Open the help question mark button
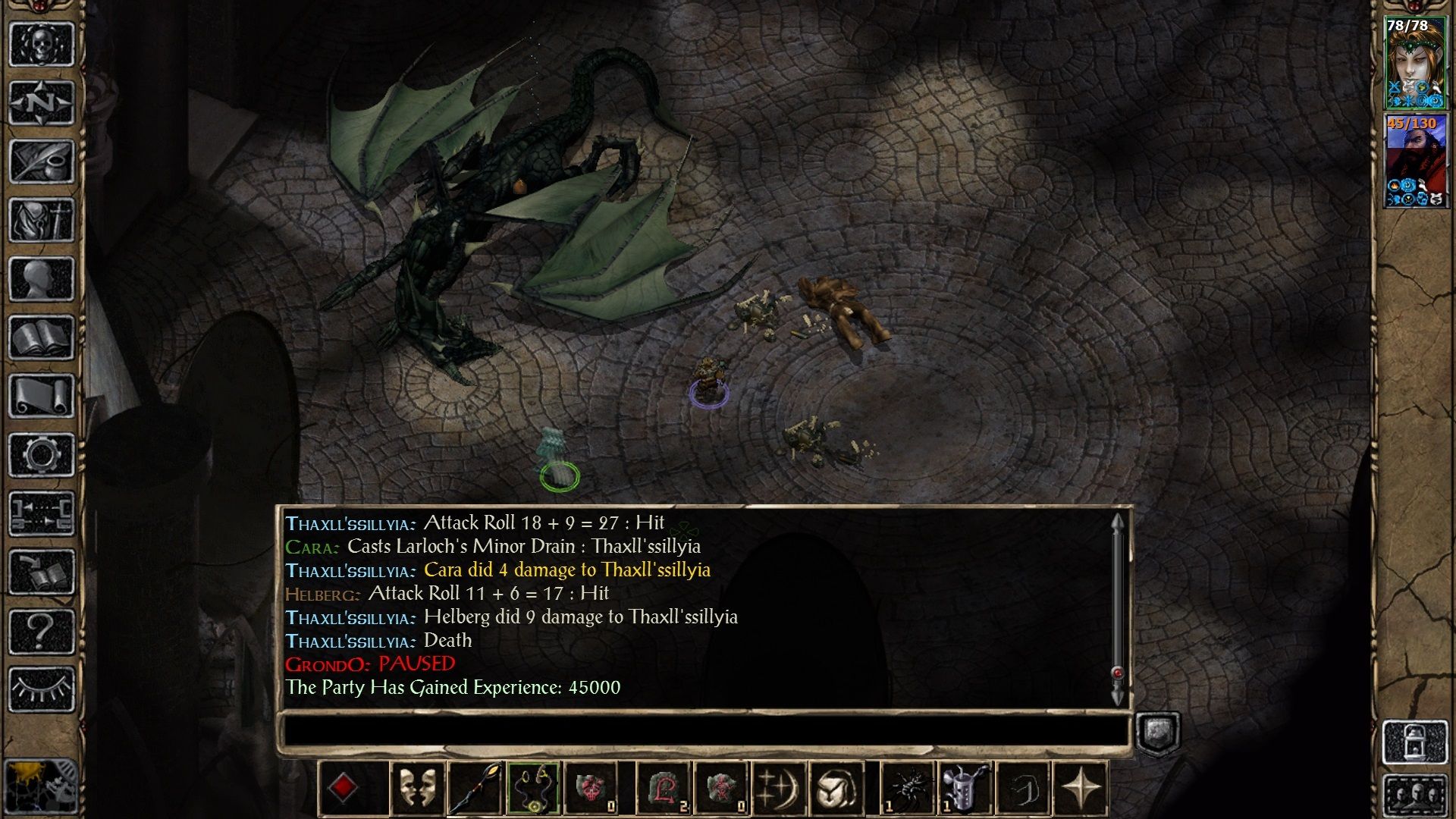The height and width of the screenshot is (819, 1456). click(42, 631)
